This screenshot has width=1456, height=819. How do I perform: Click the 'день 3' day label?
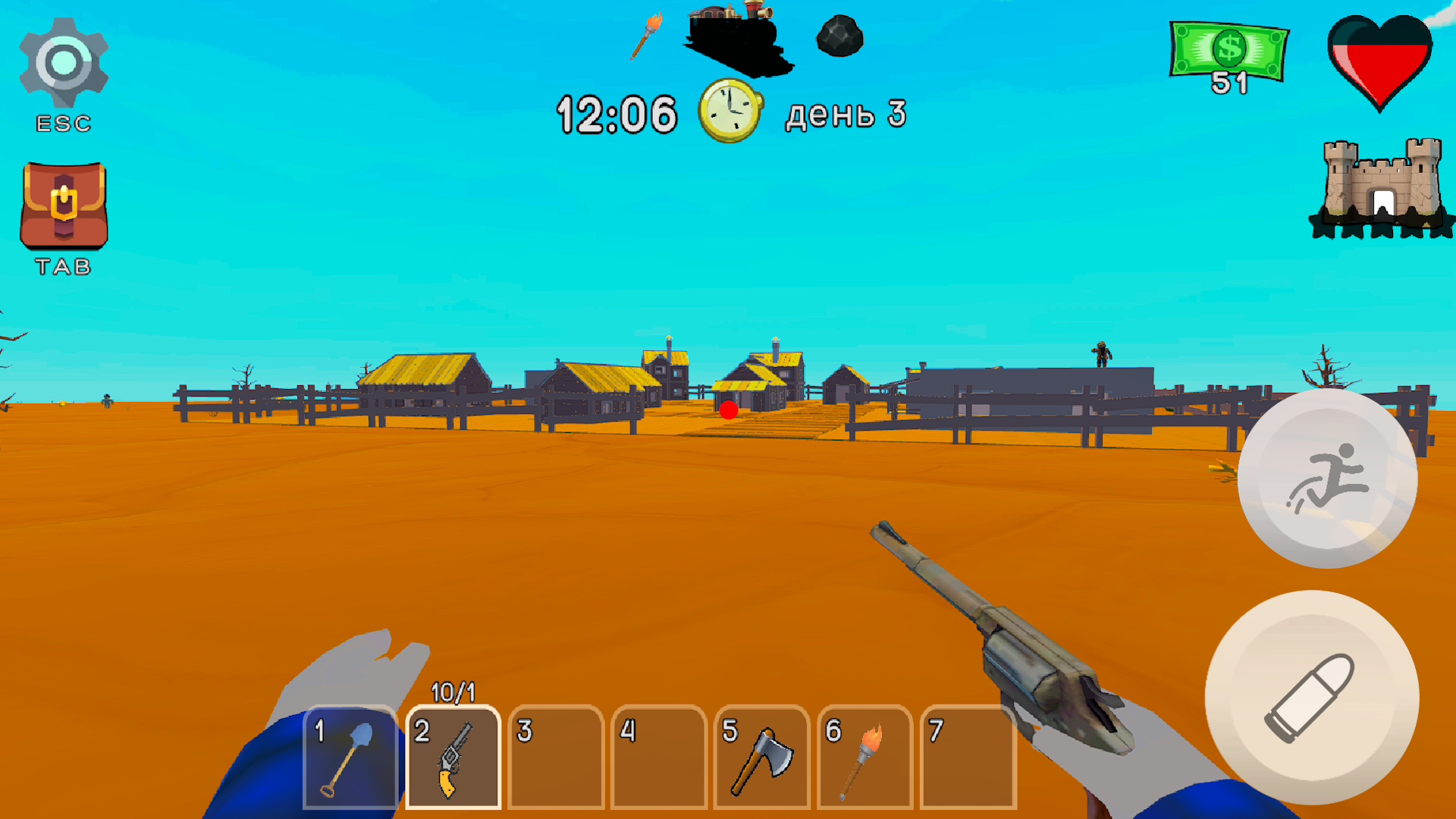(844, 114)
